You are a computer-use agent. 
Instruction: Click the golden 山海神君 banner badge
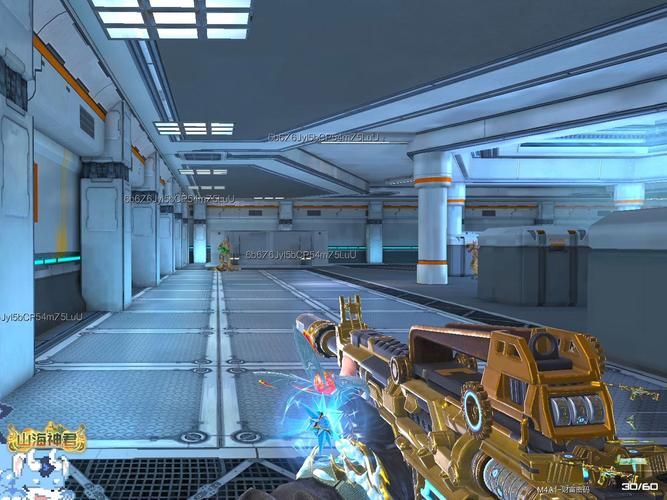click(x=46, y=437)
